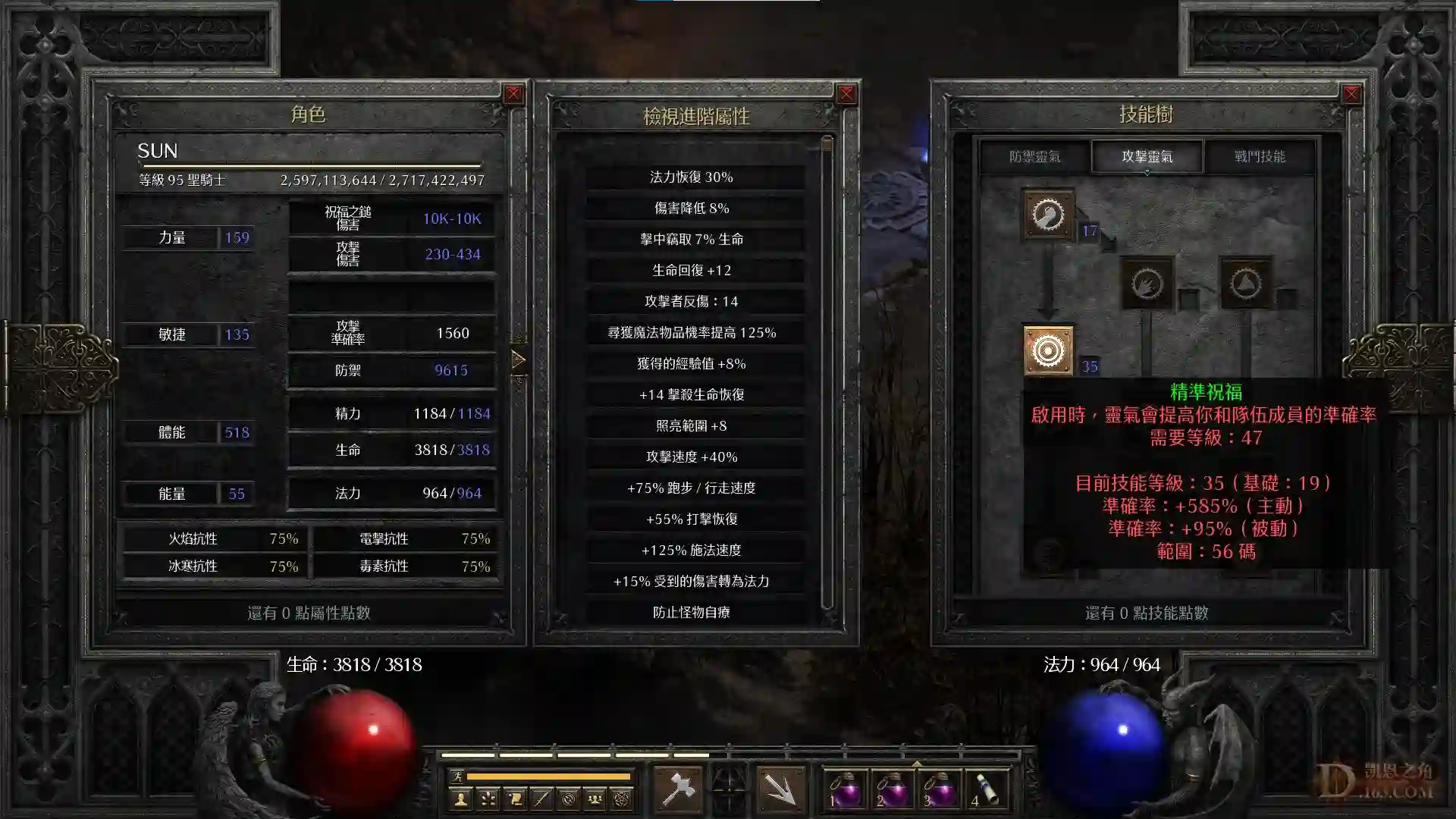
Task: Open the party mini-menu button
Action: (x=595, y=799)
